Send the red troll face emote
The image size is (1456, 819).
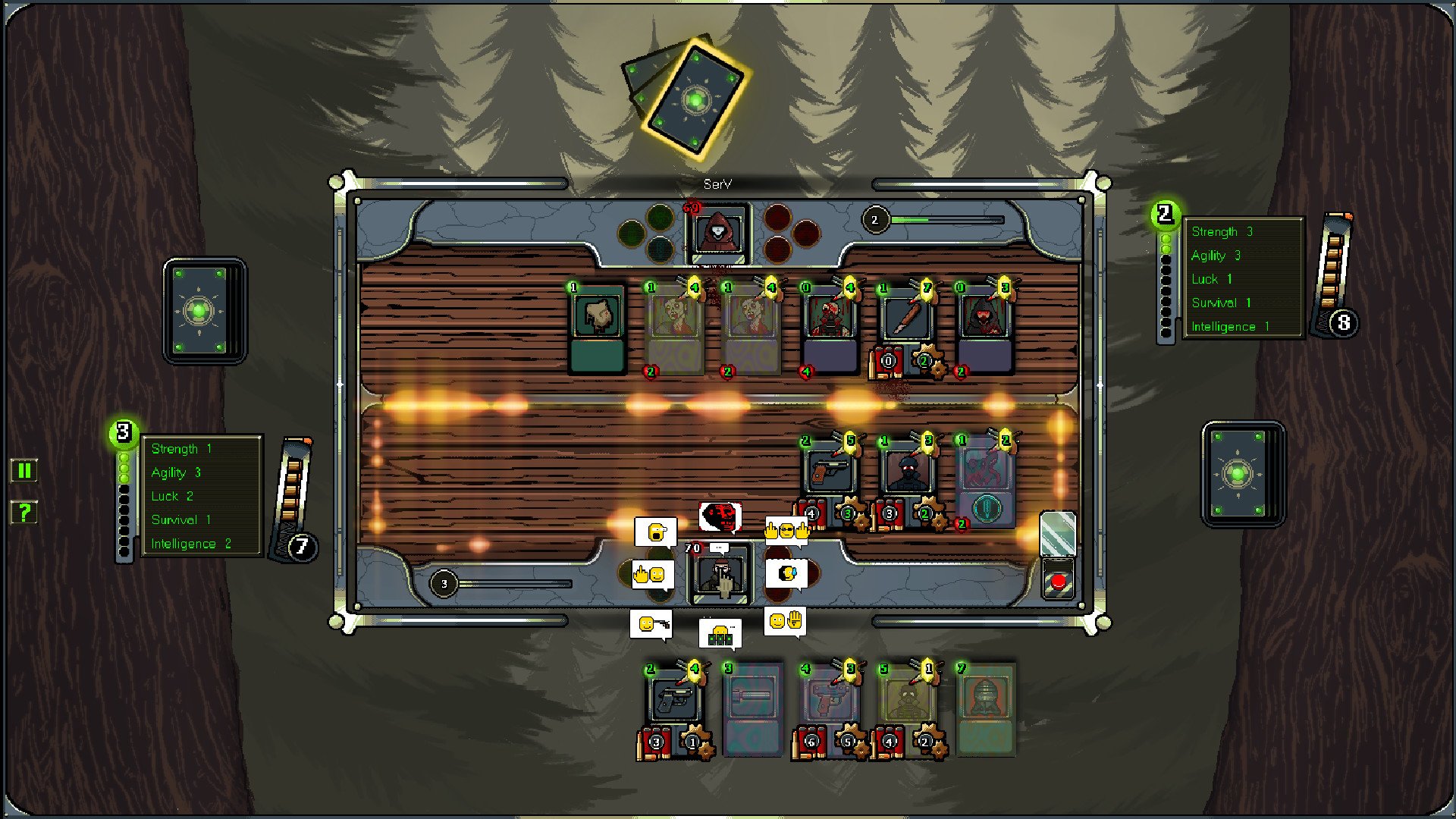(x=719, y=517)
